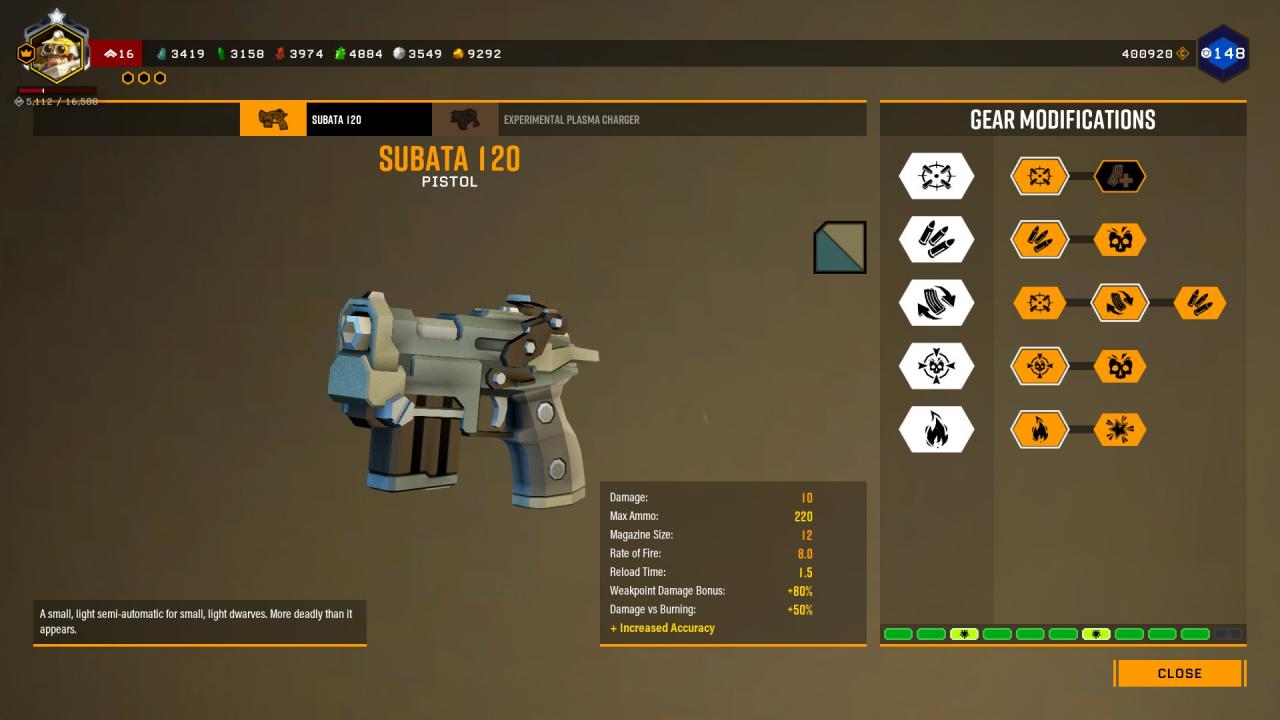Select the Subata 120 weapon tab
The height and width of the screenshot is (720, 1280).
pyautogui.click(x=336, y=120)
